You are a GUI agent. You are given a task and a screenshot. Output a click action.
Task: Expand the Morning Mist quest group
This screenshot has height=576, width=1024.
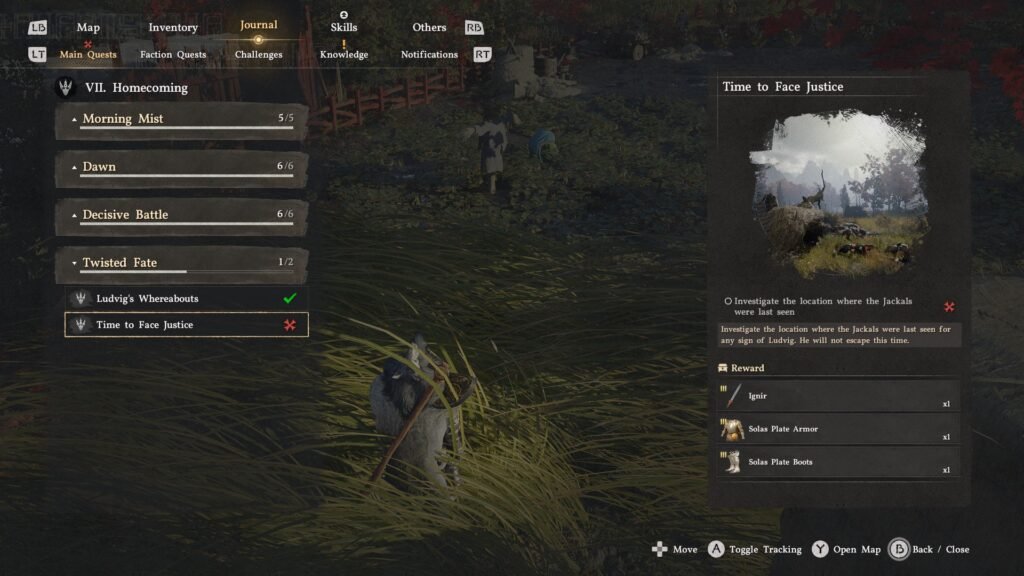coord(181,119)
